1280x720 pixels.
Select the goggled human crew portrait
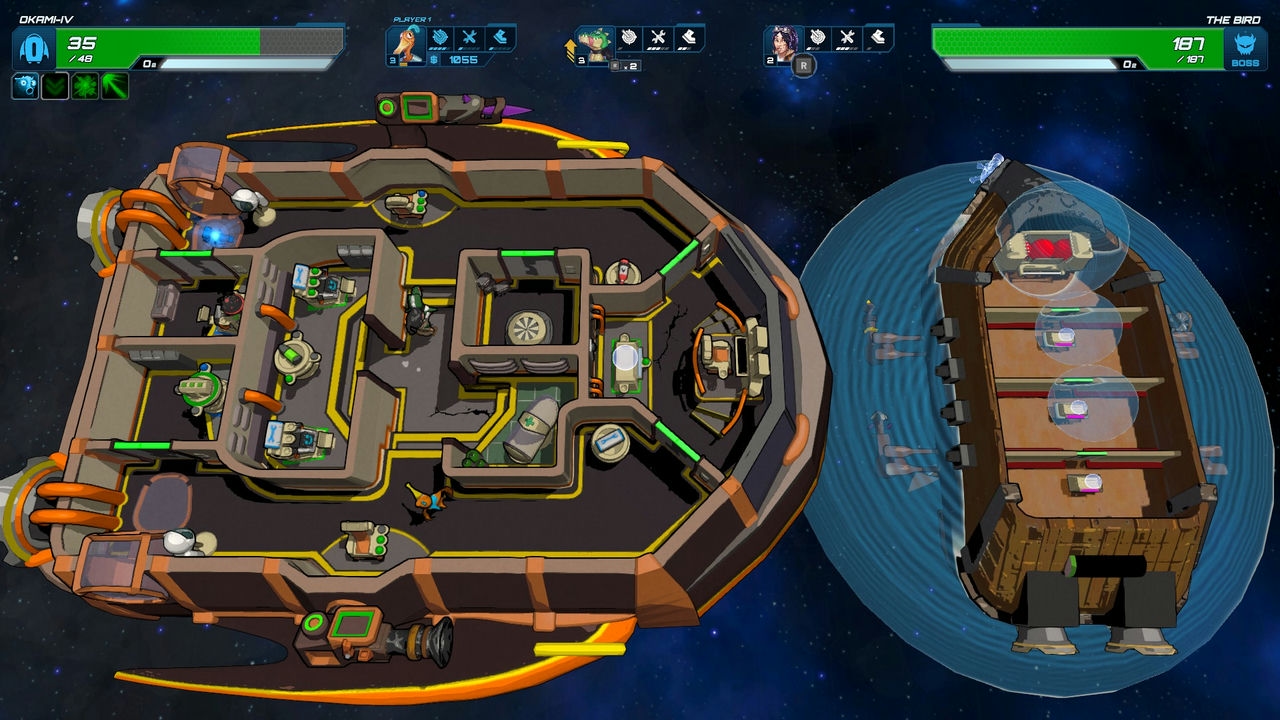coord(782,44)
